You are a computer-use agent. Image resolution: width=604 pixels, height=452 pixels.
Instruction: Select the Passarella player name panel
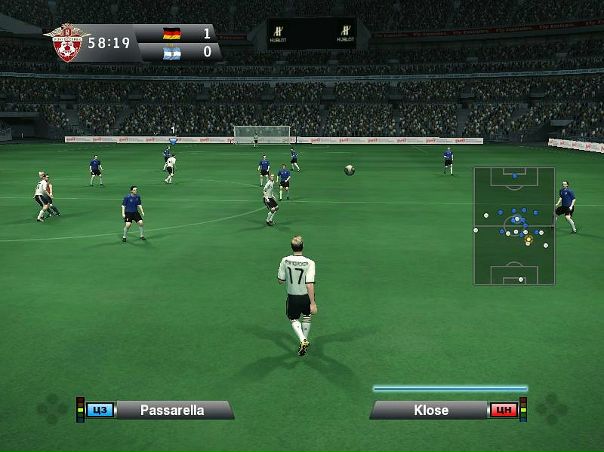(x=174, y=410)
